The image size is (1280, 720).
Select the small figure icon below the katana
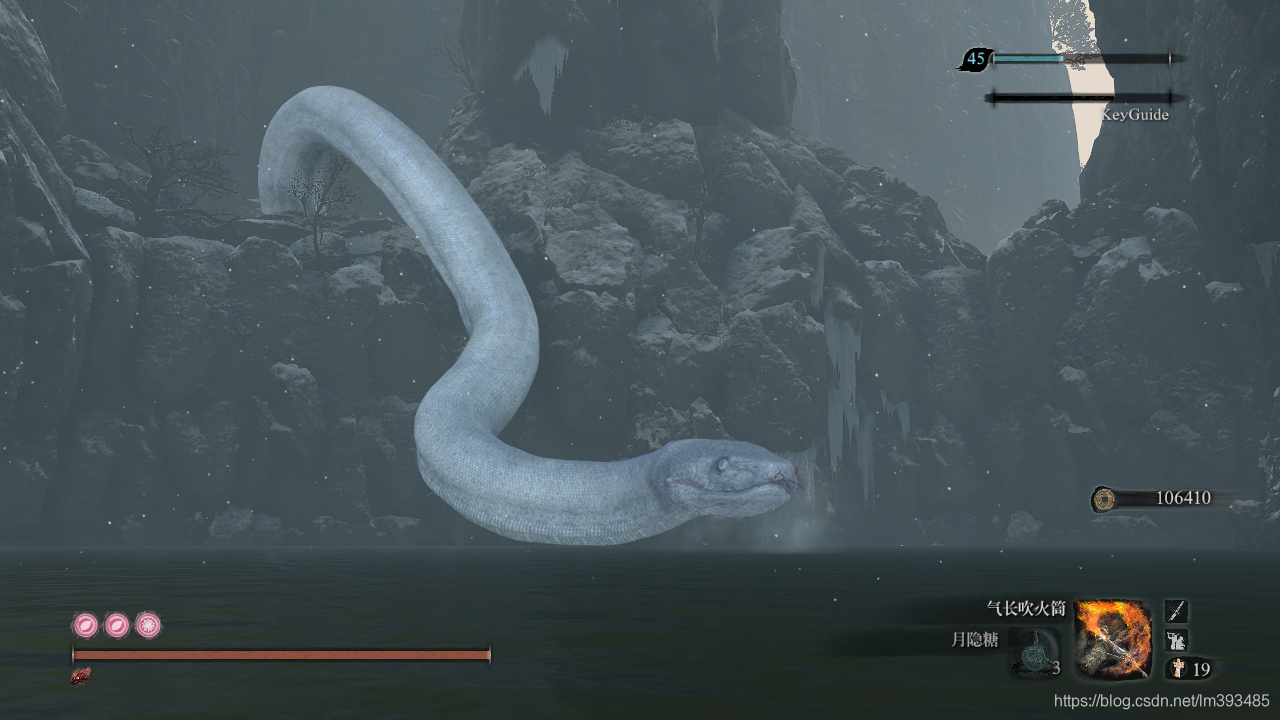point(1177,640)
